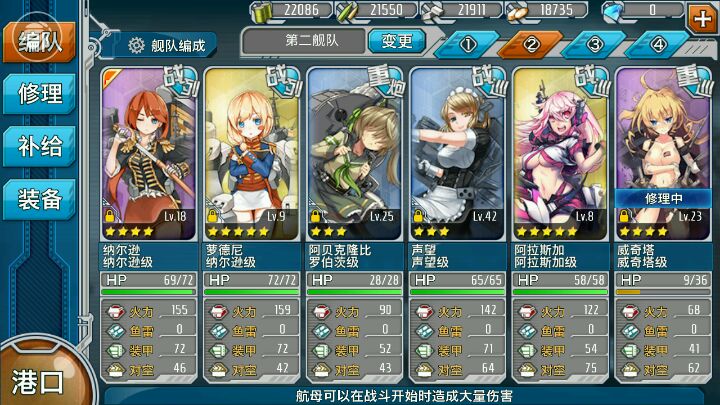The image size is (720, 405).
Task: Add diamonds with the plus button
Action: tap(700, 15)
